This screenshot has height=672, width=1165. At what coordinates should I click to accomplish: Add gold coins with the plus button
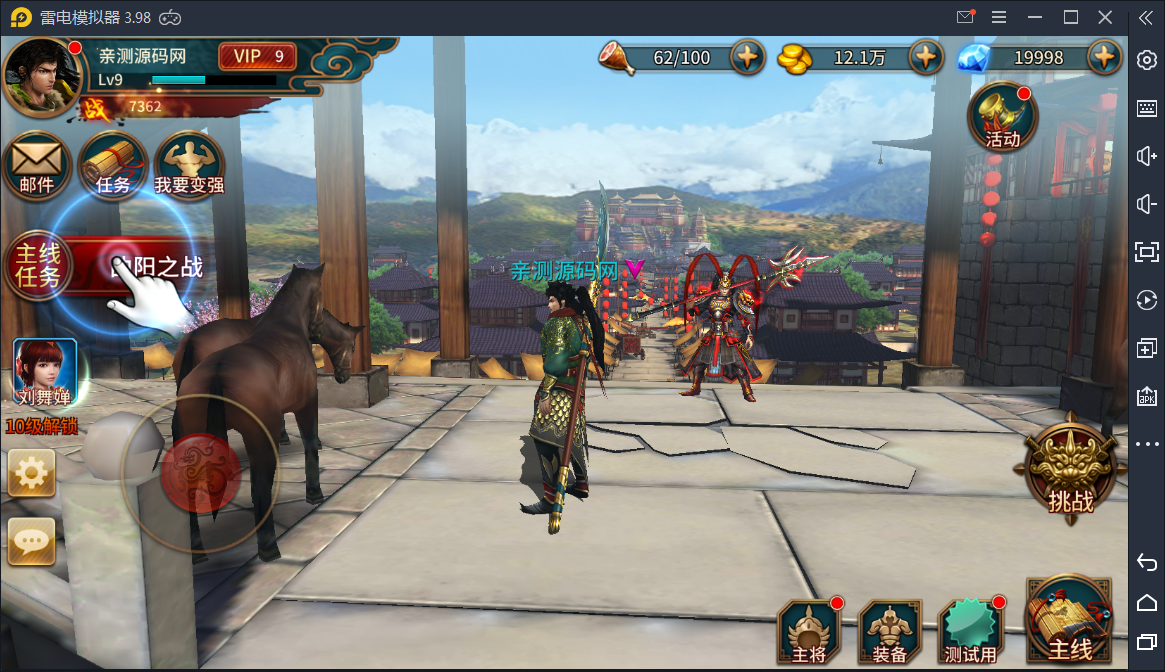click(927, 57)
